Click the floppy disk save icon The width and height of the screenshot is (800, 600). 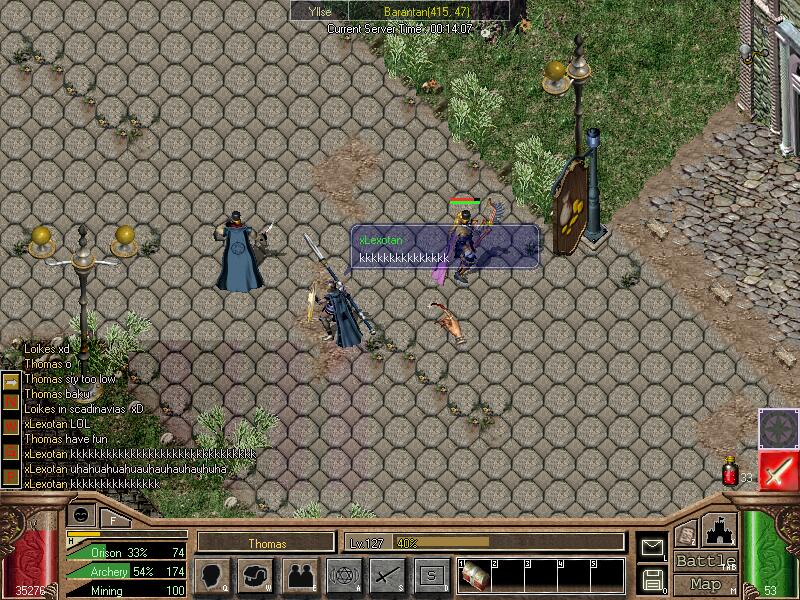(652, 579)
